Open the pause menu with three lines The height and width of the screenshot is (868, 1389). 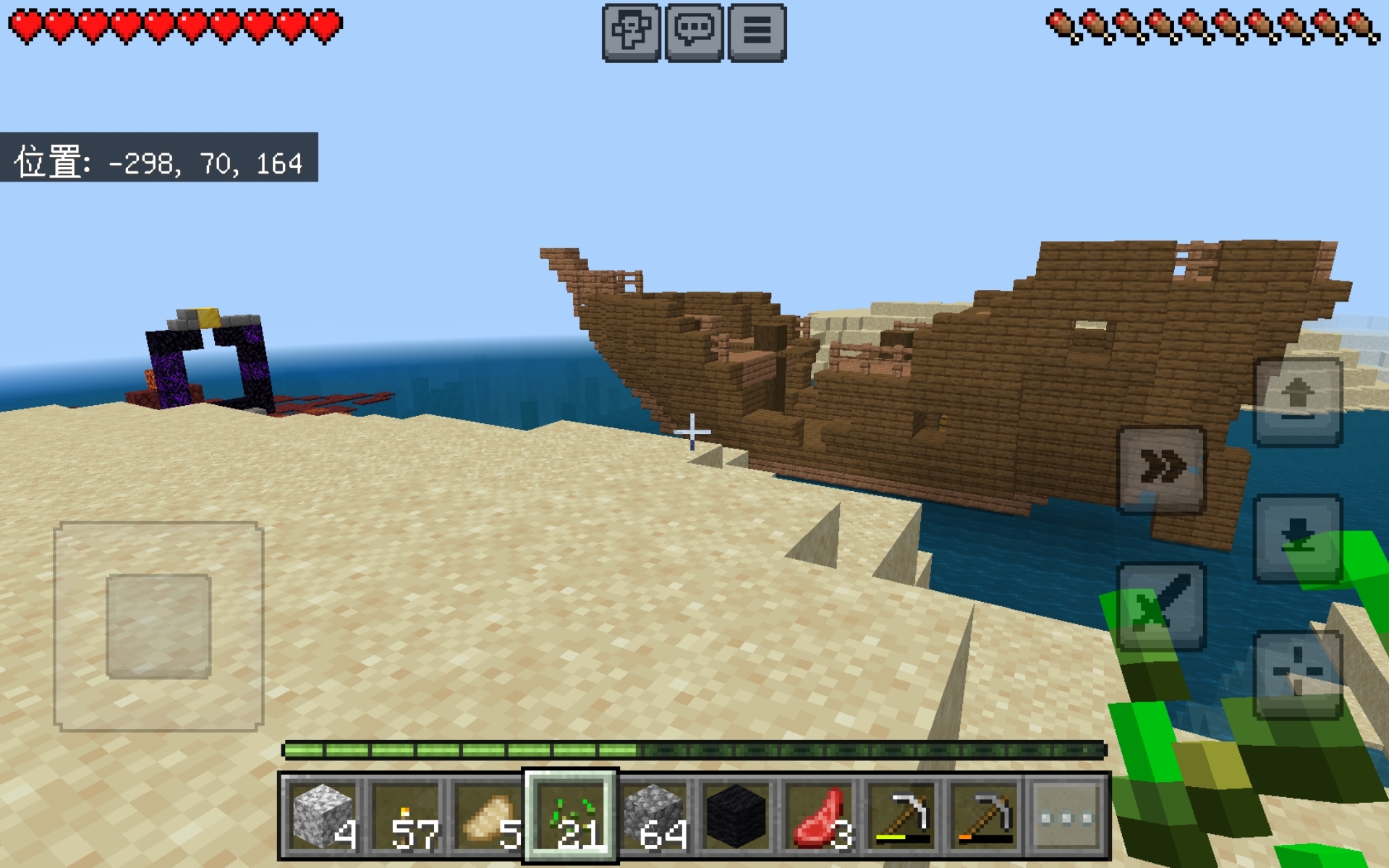coord(757,33)
